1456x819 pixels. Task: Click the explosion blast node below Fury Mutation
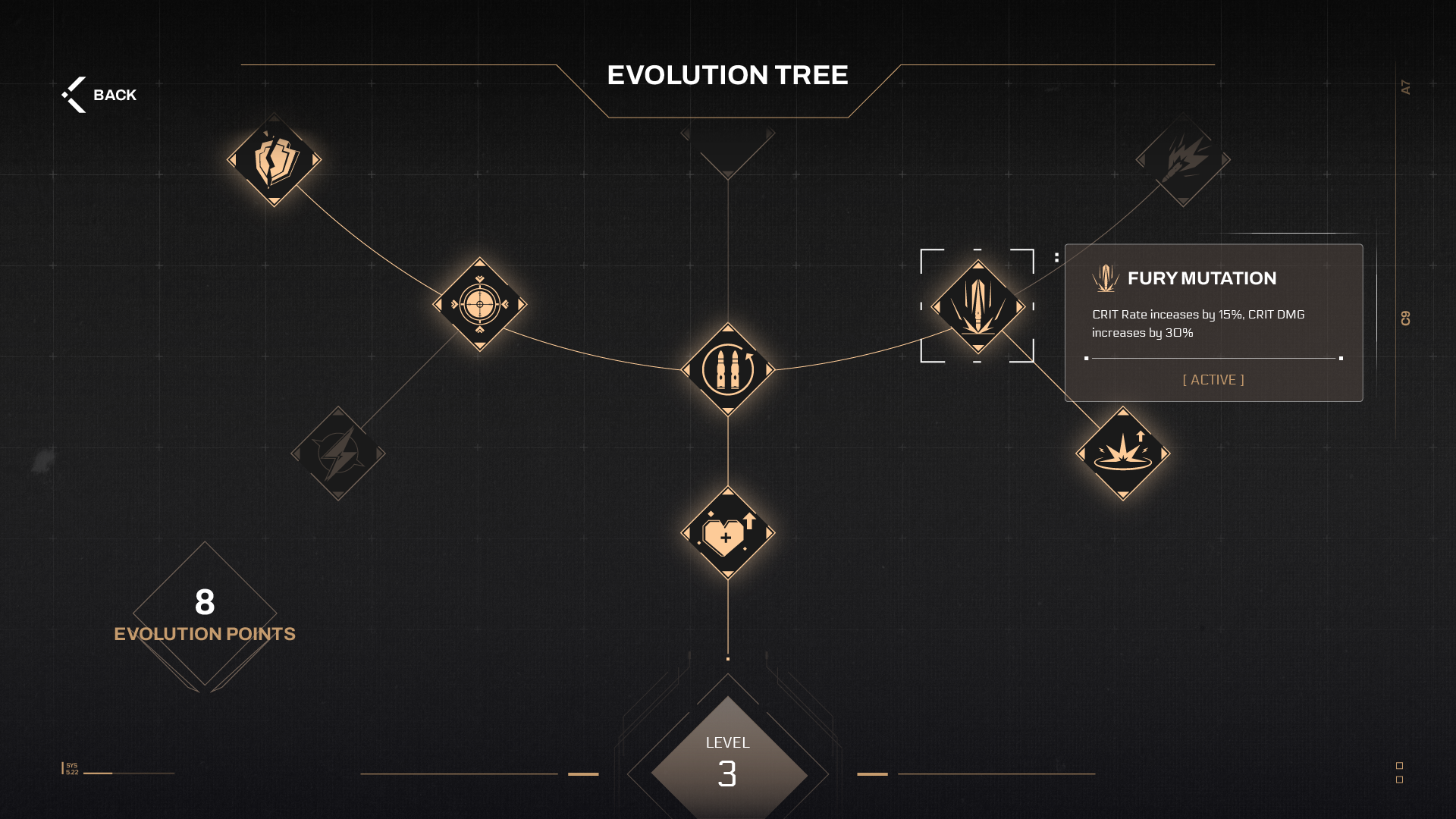point(1122,452)
